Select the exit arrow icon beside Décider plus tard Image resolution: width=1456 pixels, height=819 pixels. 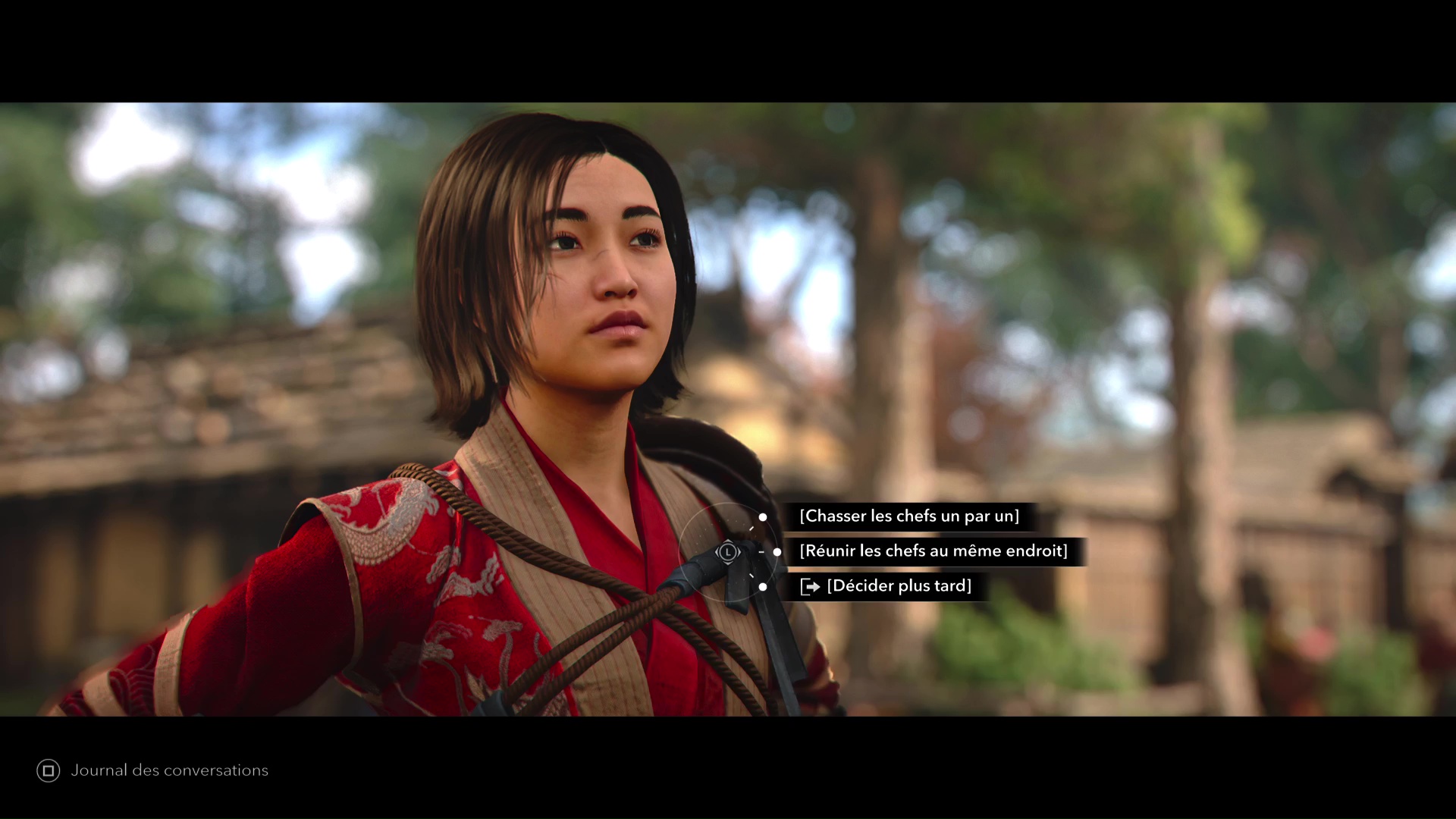point(810,586)
